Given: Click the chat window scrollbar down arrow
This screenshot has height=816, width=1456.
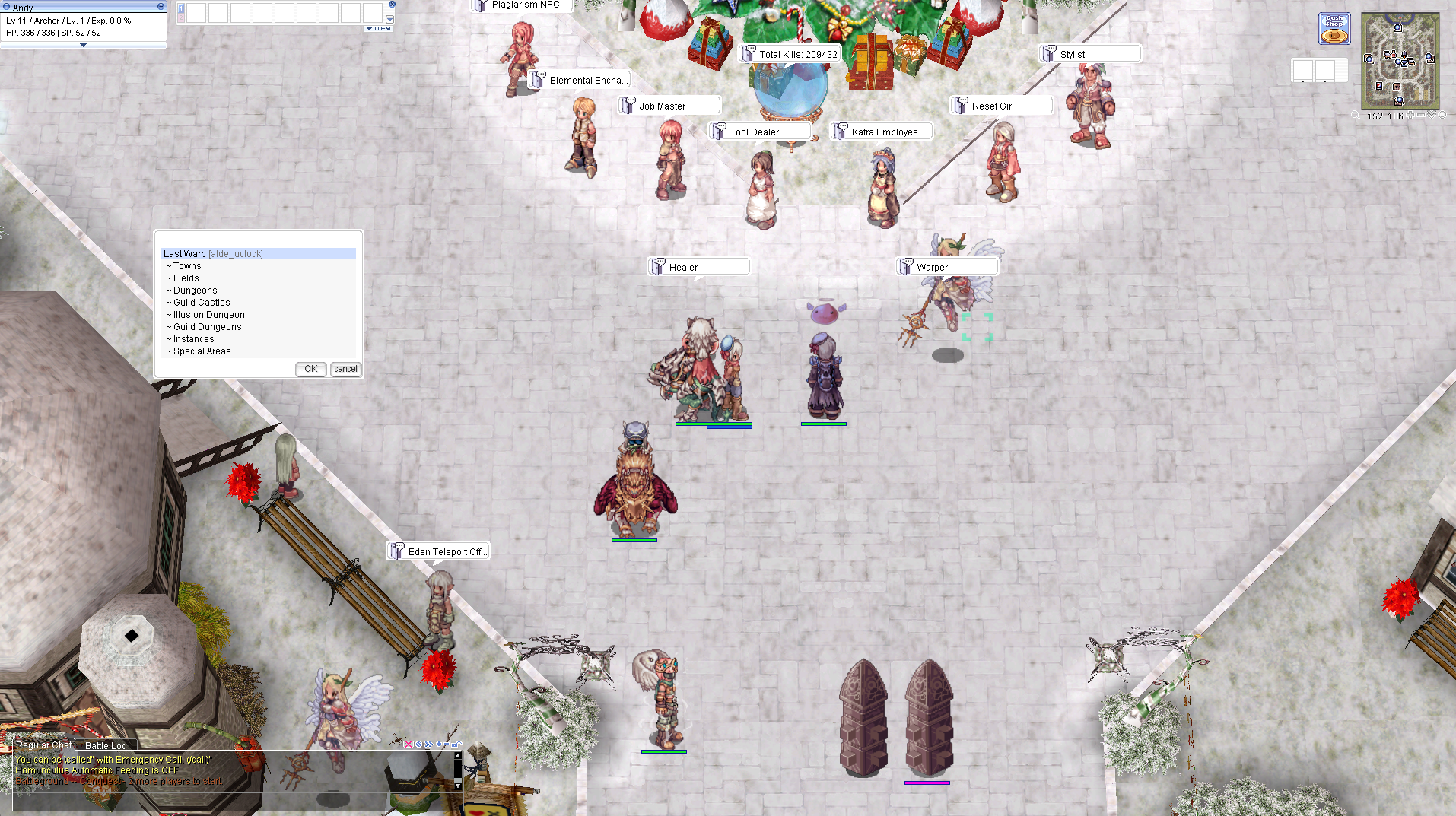Looking at the screenshot, I should click(458, 786).
